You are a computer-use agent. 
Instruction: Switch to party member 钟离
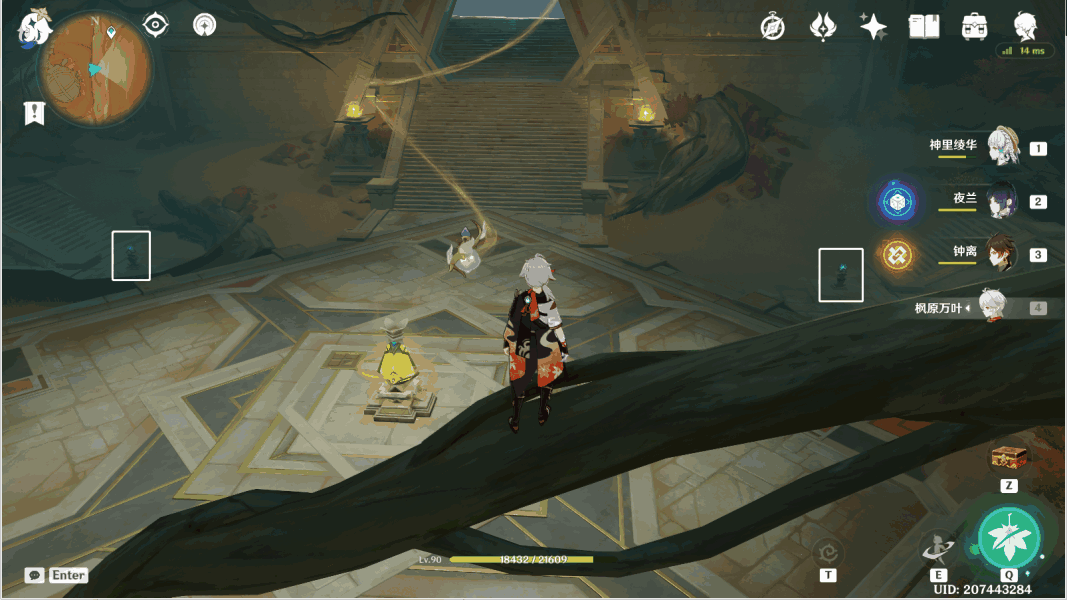point(1001,253)
